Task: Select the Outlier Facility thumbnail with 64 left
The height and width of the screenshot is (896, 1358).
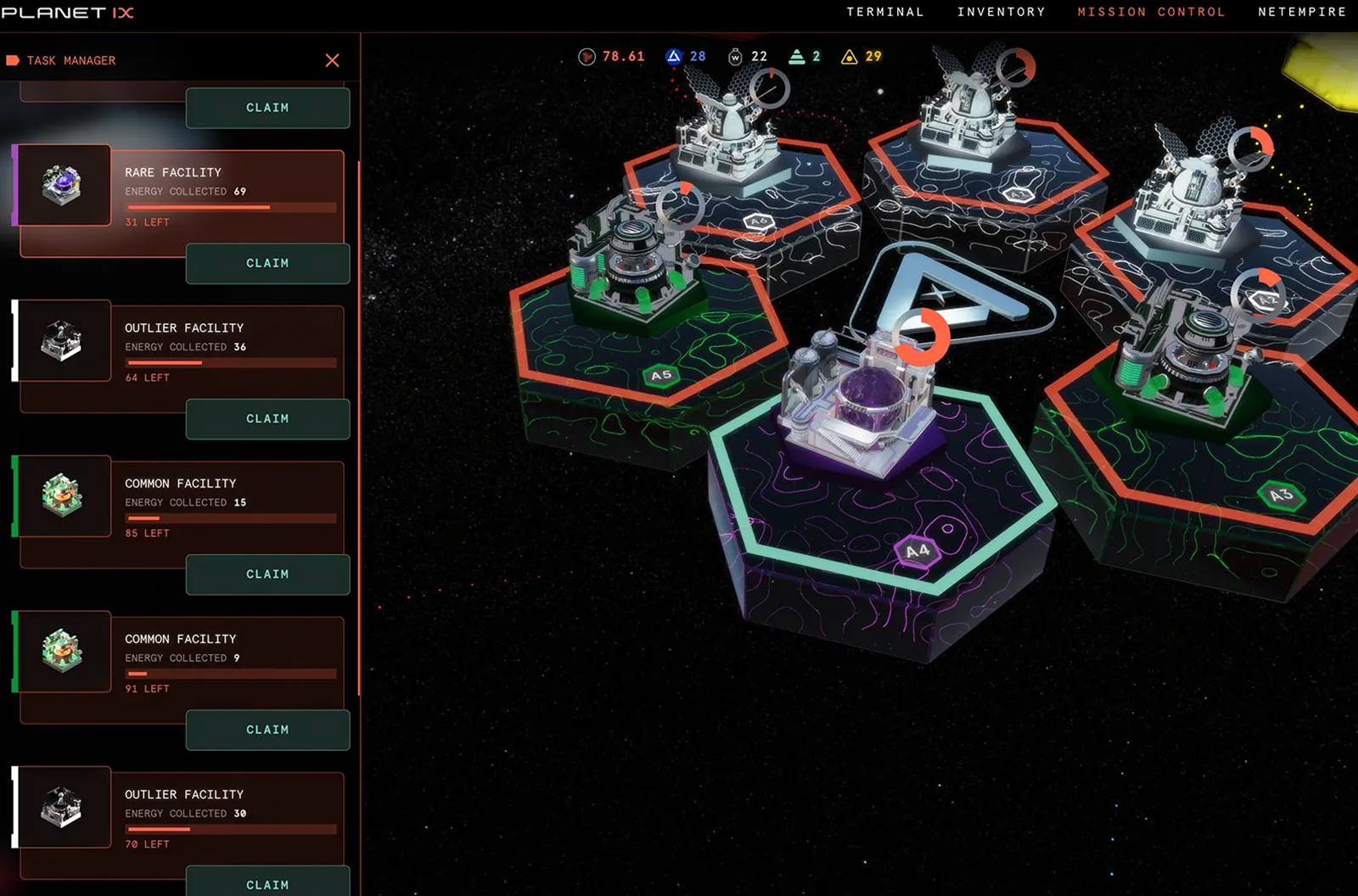Action: pyautogui.click(x=64, y=340)
